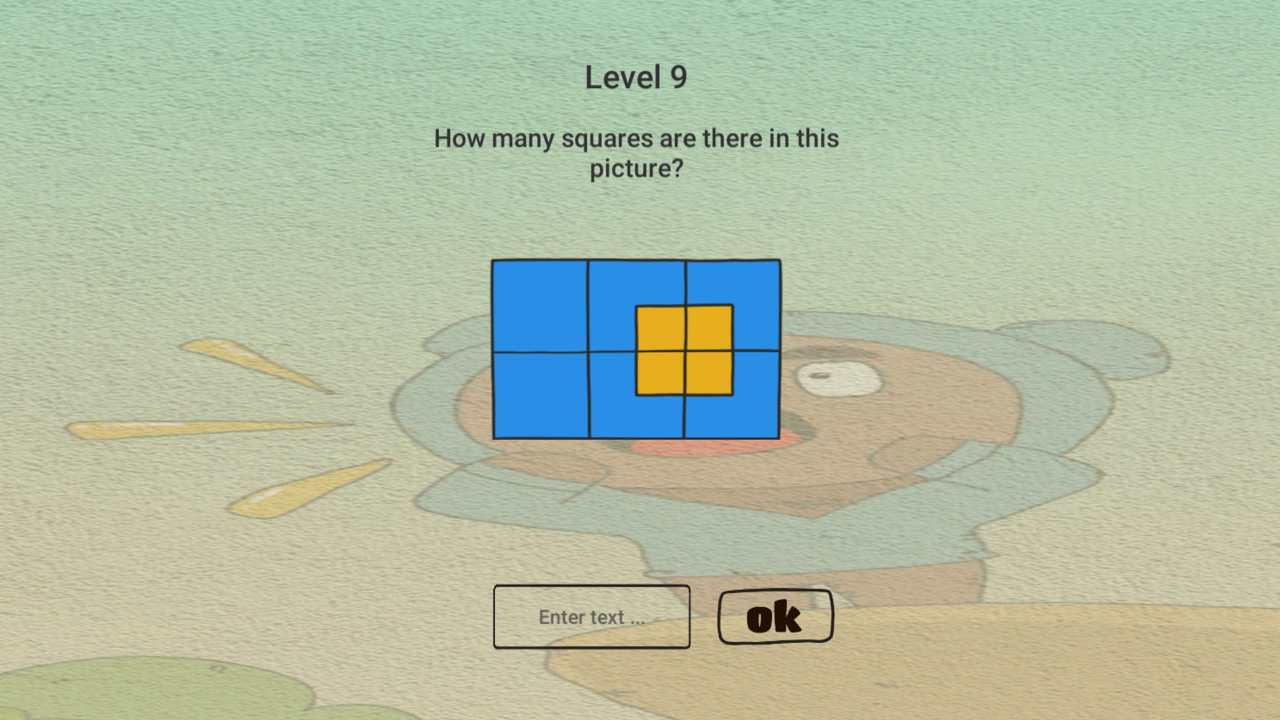Select the orange square in the grid
The height and width of the screenshot is (720, 1280).
683,352
